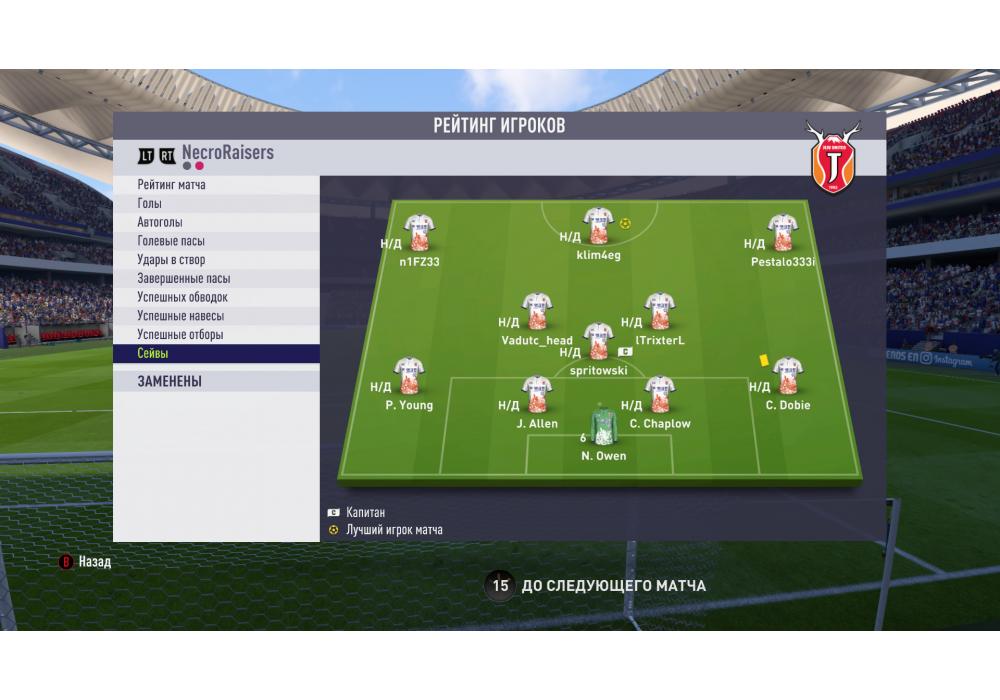Open the ЗАМЕНЕНЫ section
1000x700 pixels.
216,381
